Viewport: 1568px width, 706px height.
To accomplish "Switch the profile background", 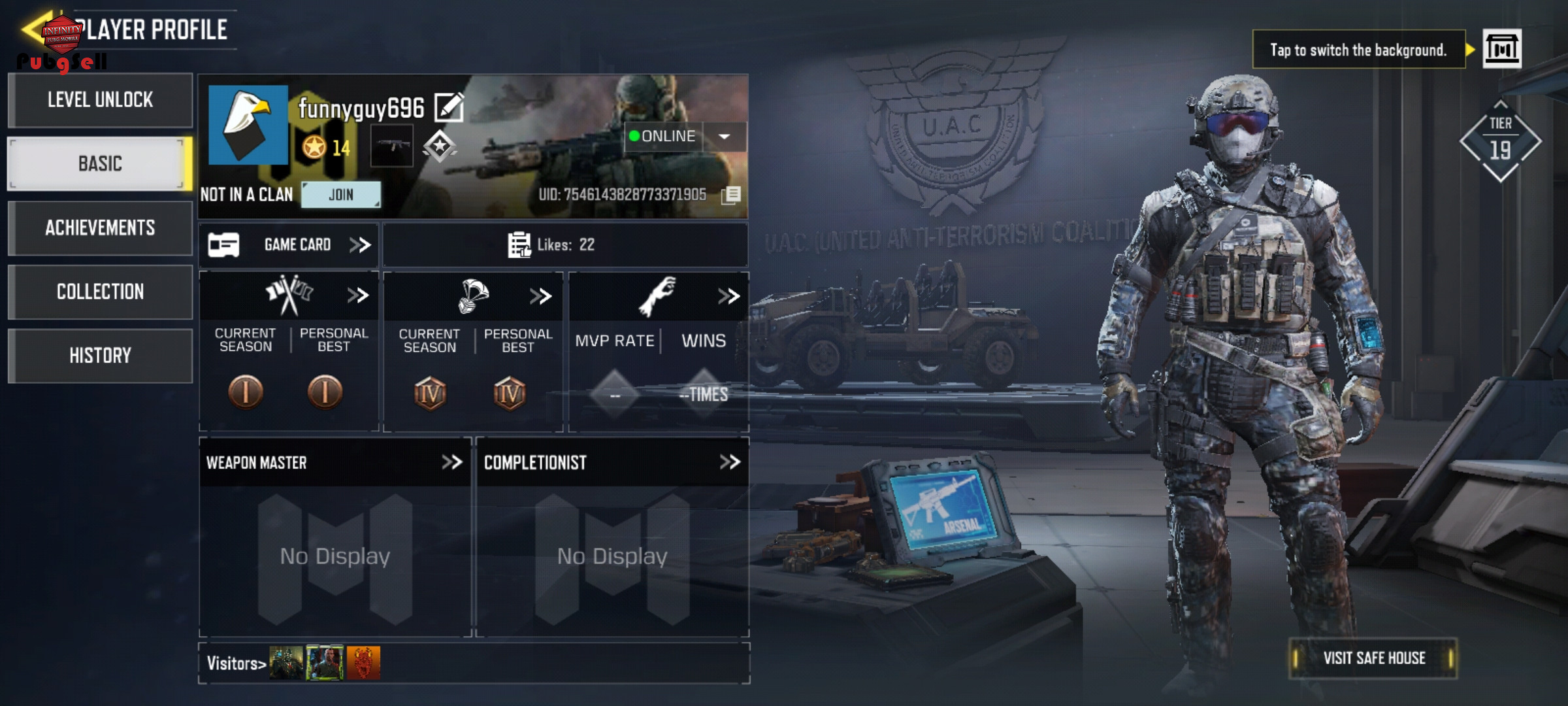I will [x=1501, y=49].
